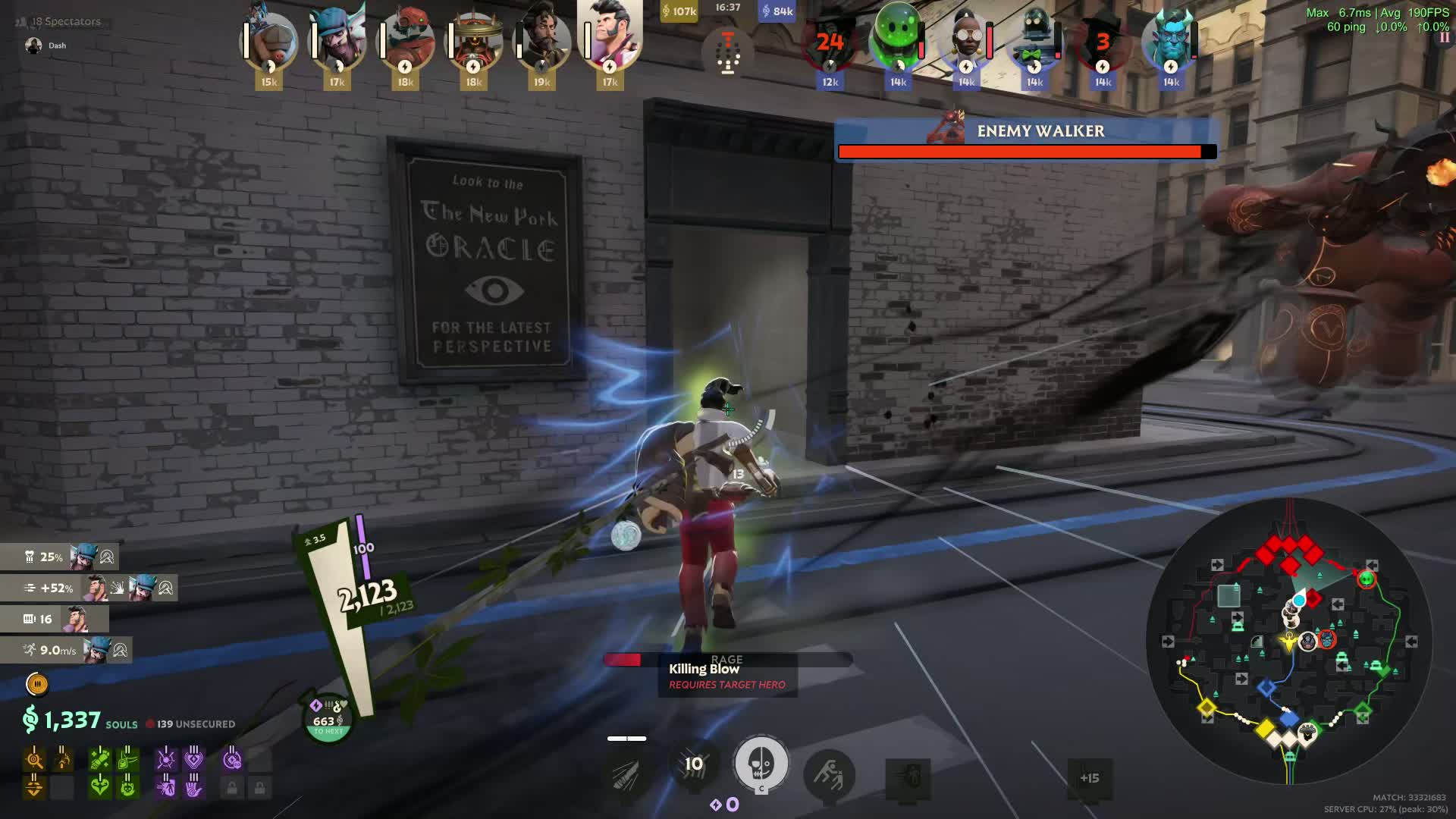Viewport: 1456px width, 819px height.
Task: Click the circular minimap
Action: click(1289, 641)
